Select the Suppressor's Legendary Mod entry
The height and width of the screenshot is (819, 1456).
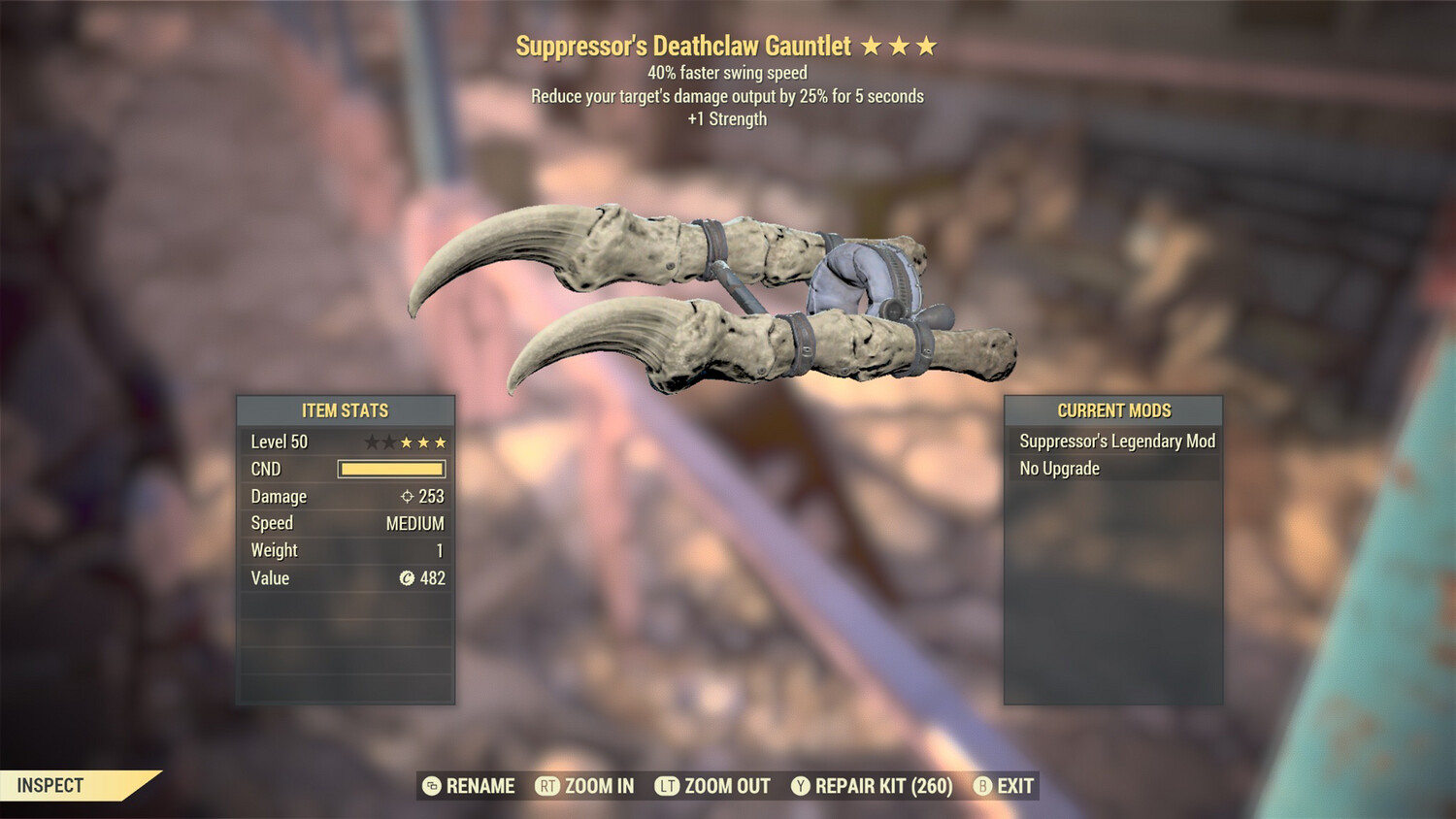1114,441
